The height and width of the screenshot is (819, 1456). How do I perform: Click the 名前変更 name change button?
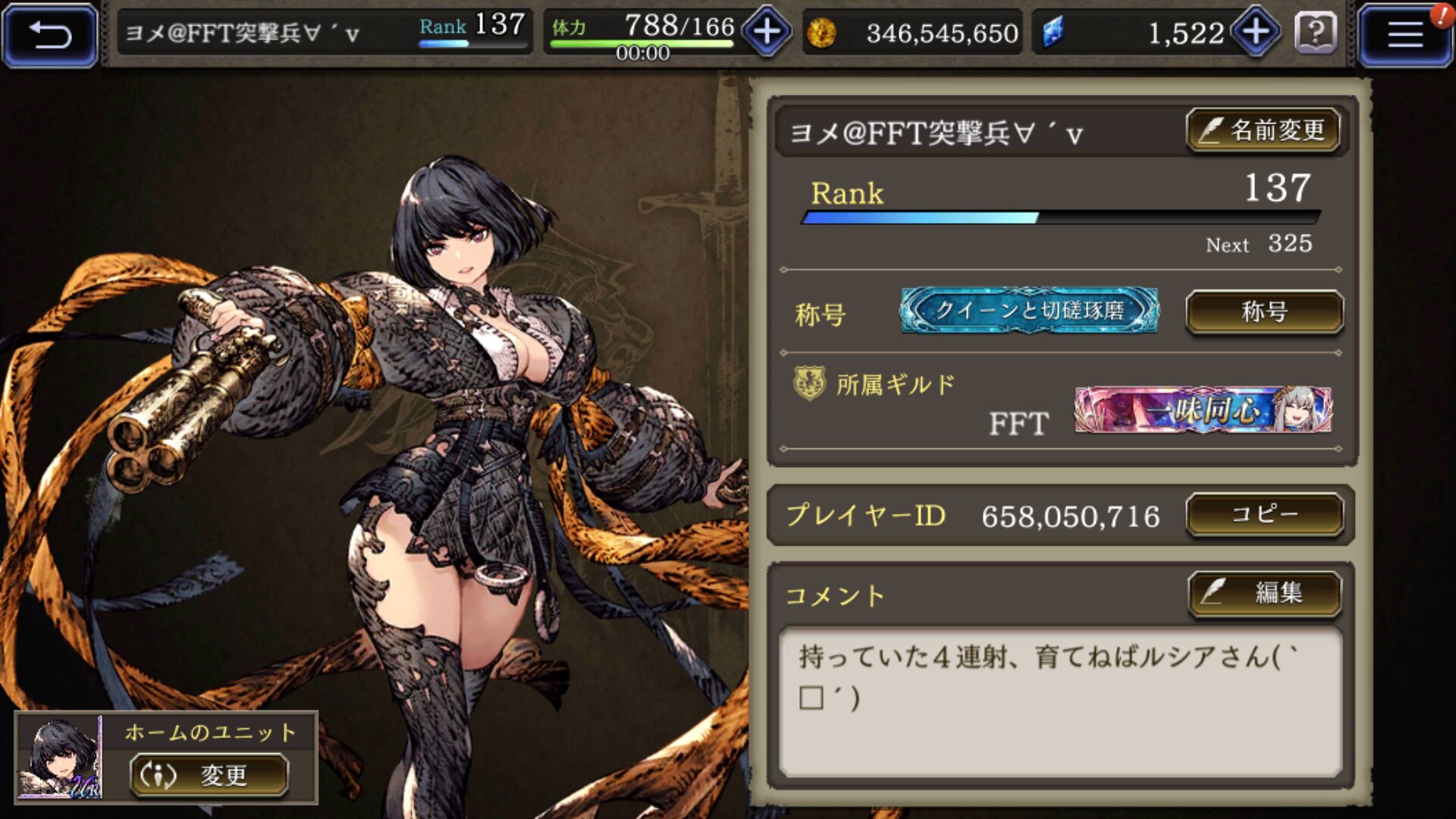[1263, 130]
